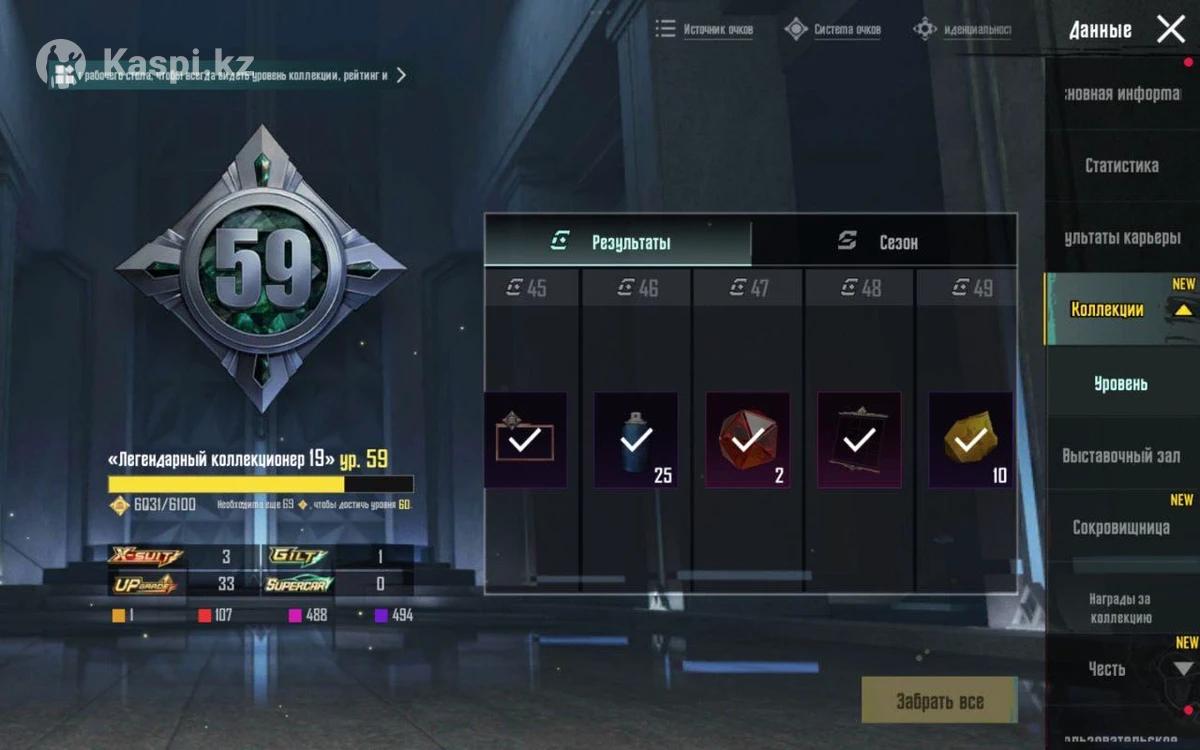Select the level 45 frame reward
The height and width of the screenshot is (750, 1200).
(x=525, y=440)
